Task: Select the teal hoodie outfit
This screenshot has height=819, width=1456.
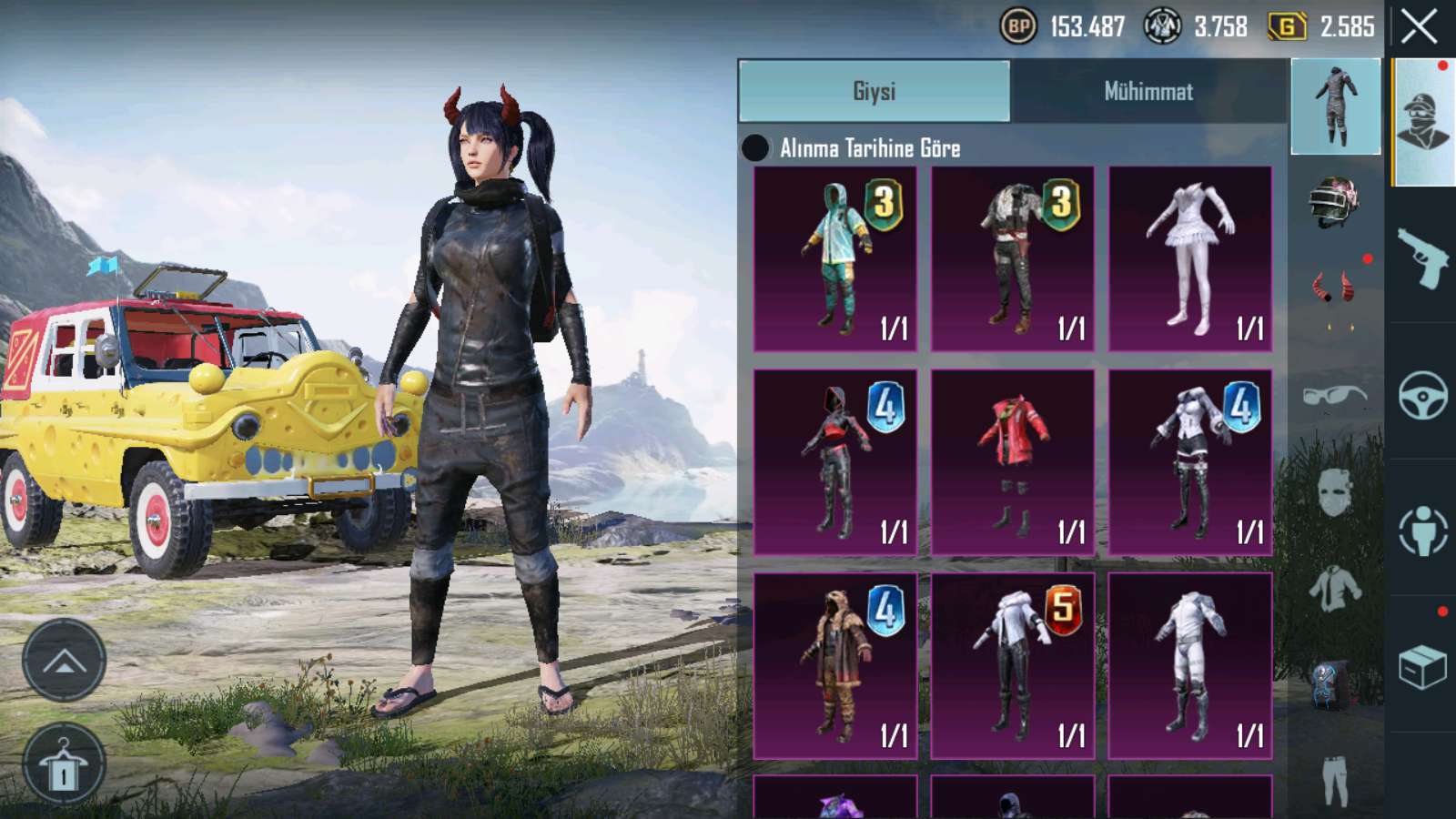Action: click(x=835, y=259)
